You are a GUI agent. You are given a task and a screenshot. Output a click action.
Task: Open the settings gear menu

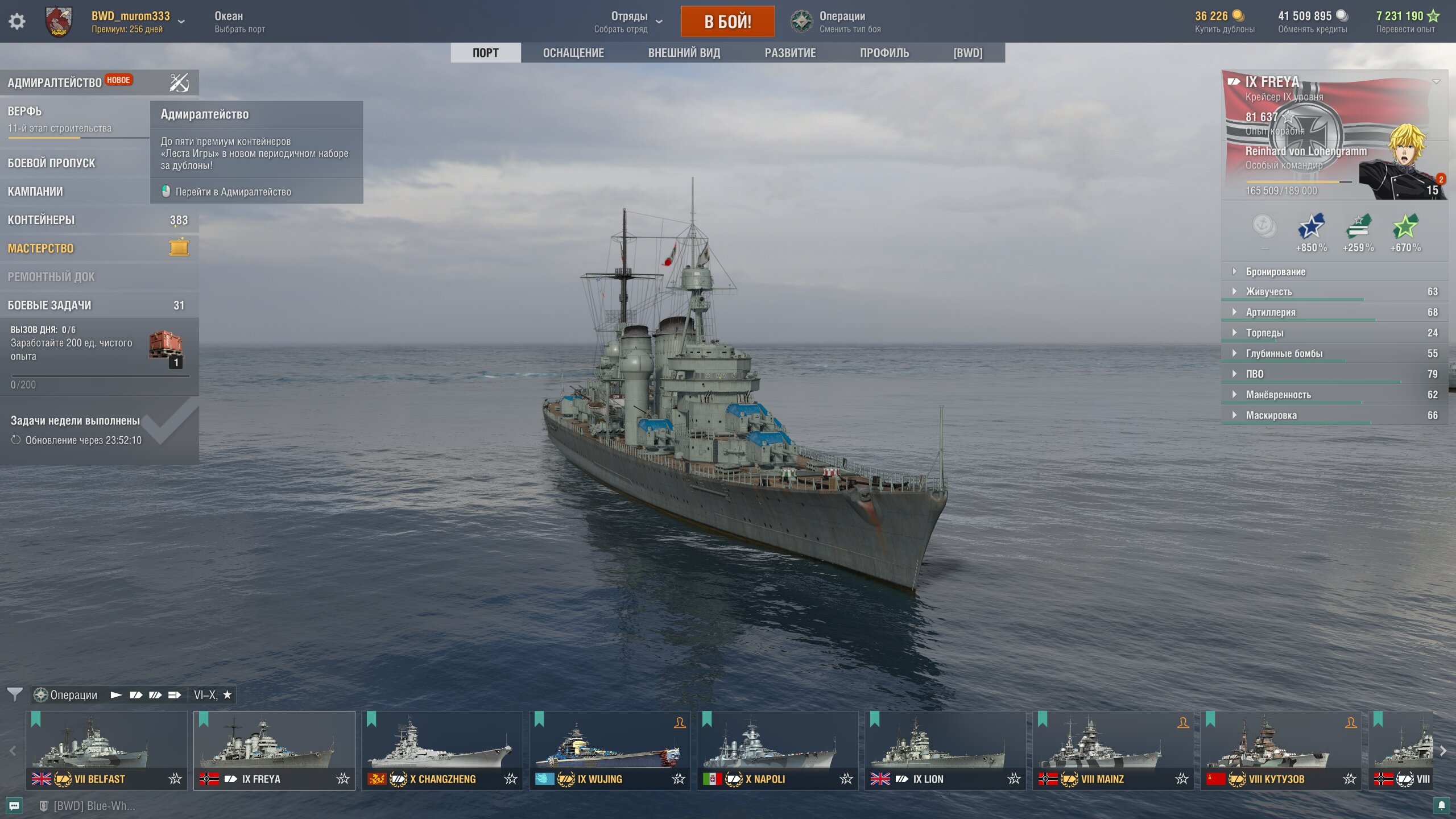(x=17, y=22)
